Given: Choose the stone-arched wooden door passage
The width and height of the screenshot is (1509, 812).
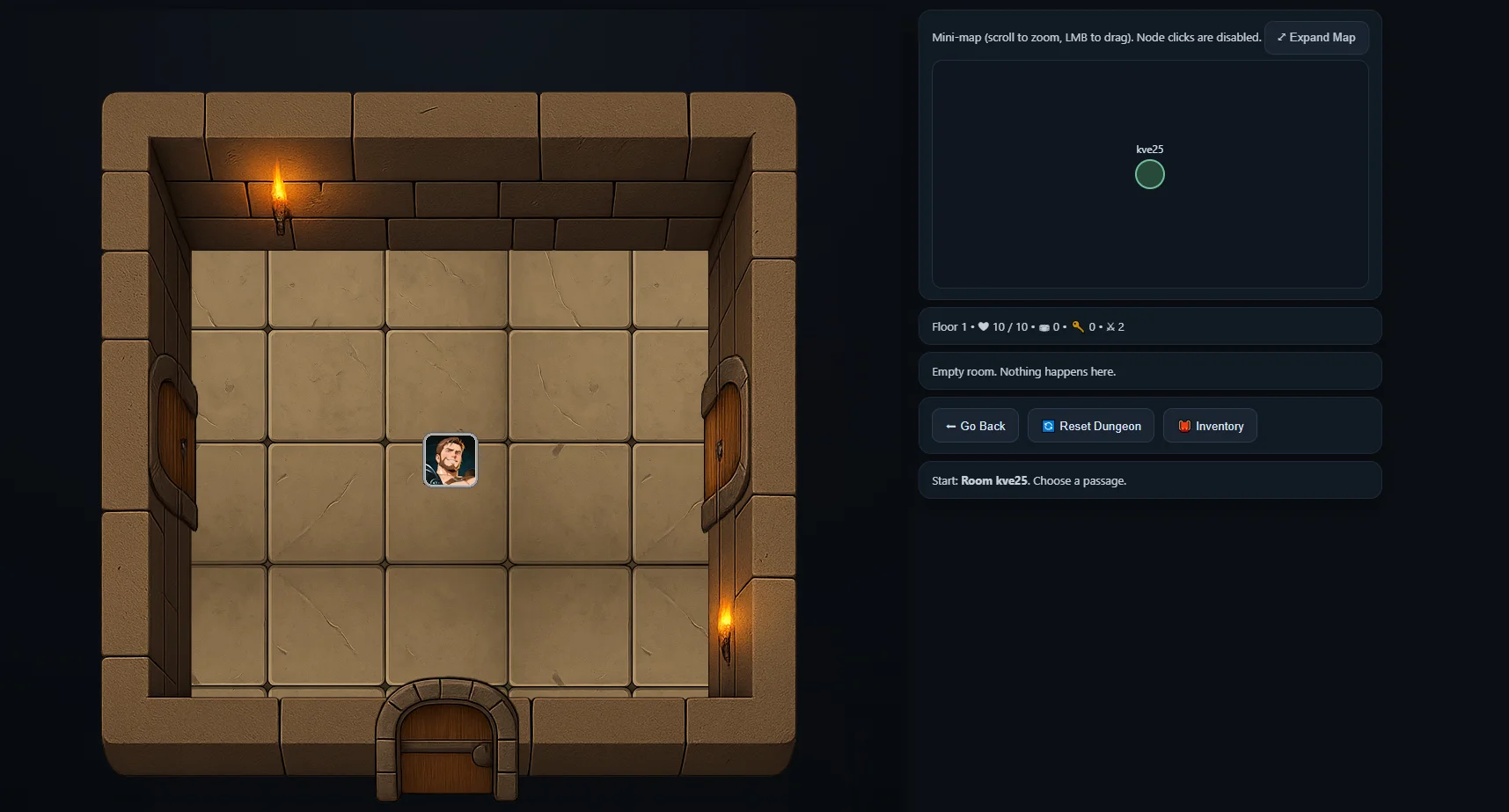Looking at the screenshot, I should tap(447, 743).
